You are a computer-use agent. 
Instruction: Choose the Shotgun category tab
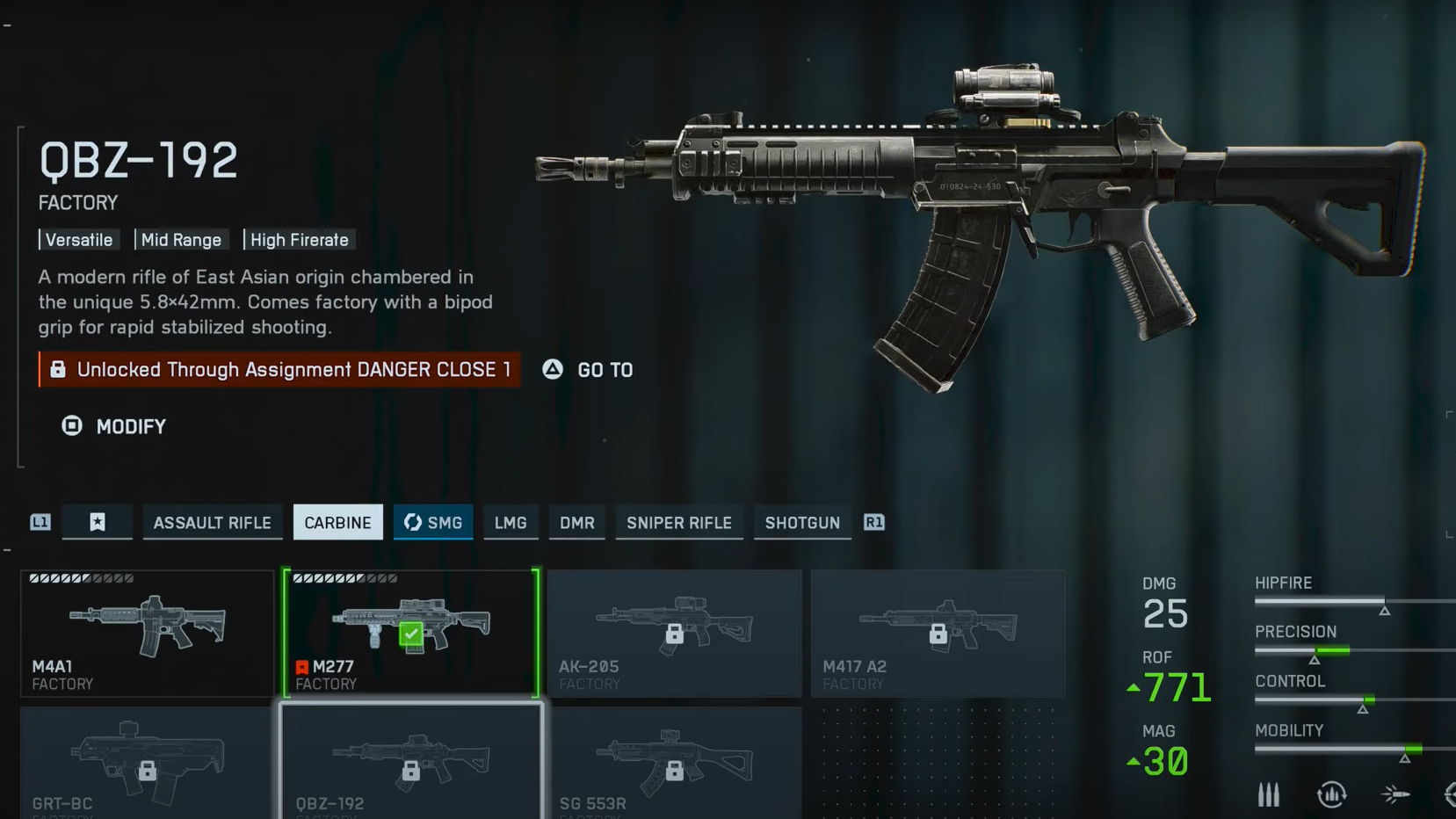[802, 523]
